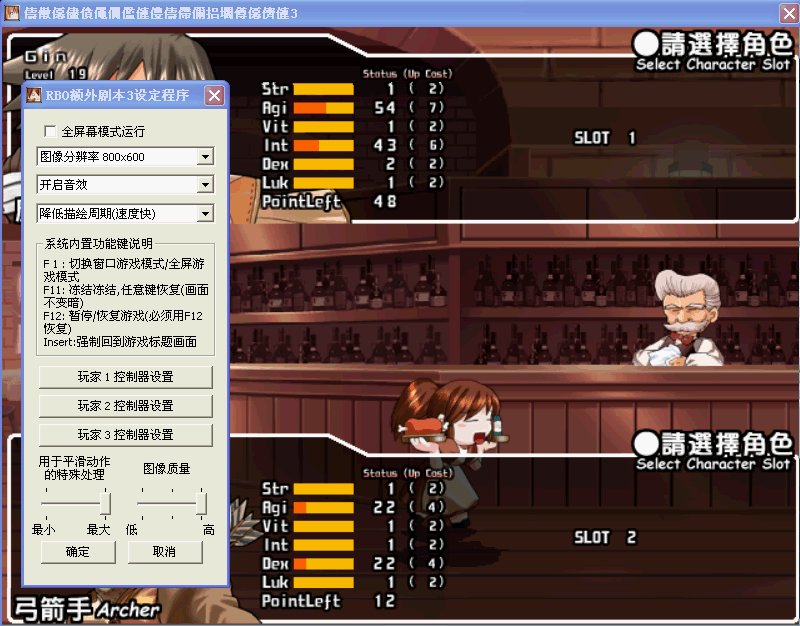Open 玩家 2 控制器设置
This screenshot has height=626, width=800.
tap(125, 406)
